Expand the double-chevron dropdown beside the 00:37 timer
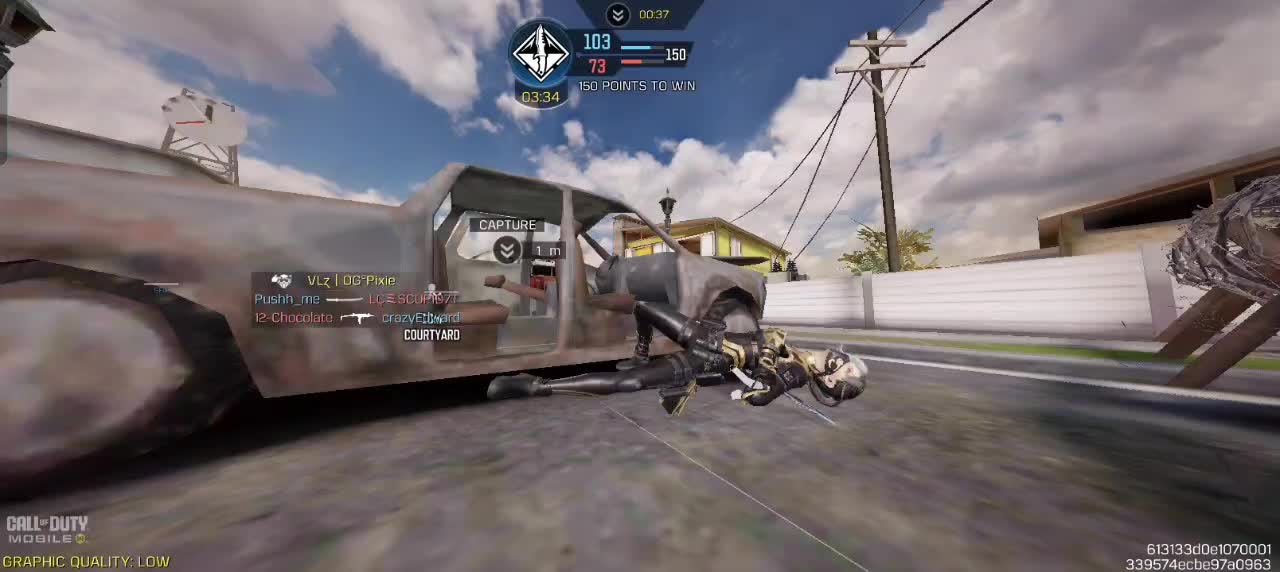Viewport: 1280px width, 572px height. tap(618, 14)
